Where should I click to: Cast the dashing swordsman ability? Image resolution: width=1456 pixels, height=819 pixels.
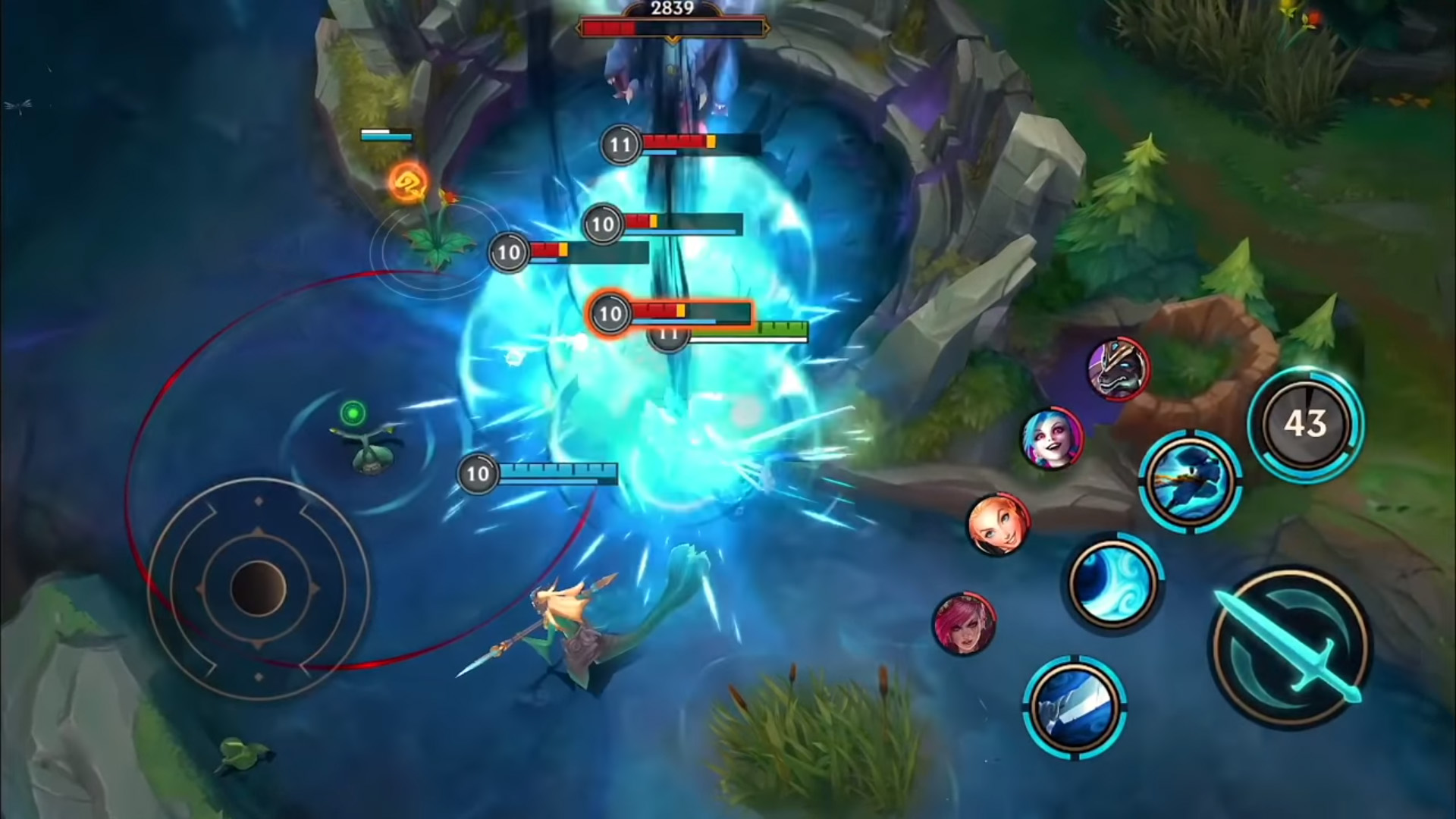tap(1189, 480)
